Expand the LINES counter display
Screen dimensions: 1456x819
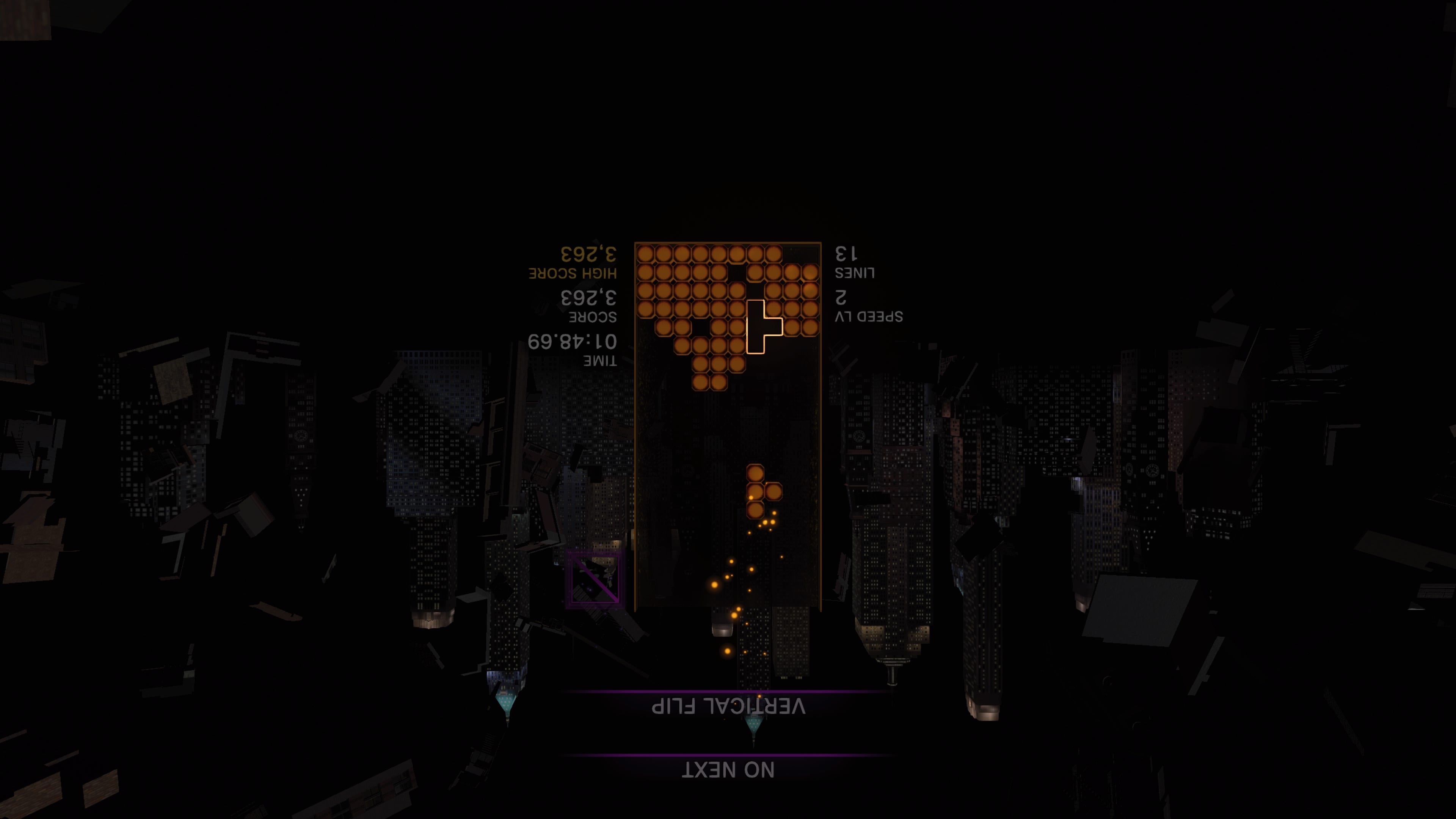(855, 273)
